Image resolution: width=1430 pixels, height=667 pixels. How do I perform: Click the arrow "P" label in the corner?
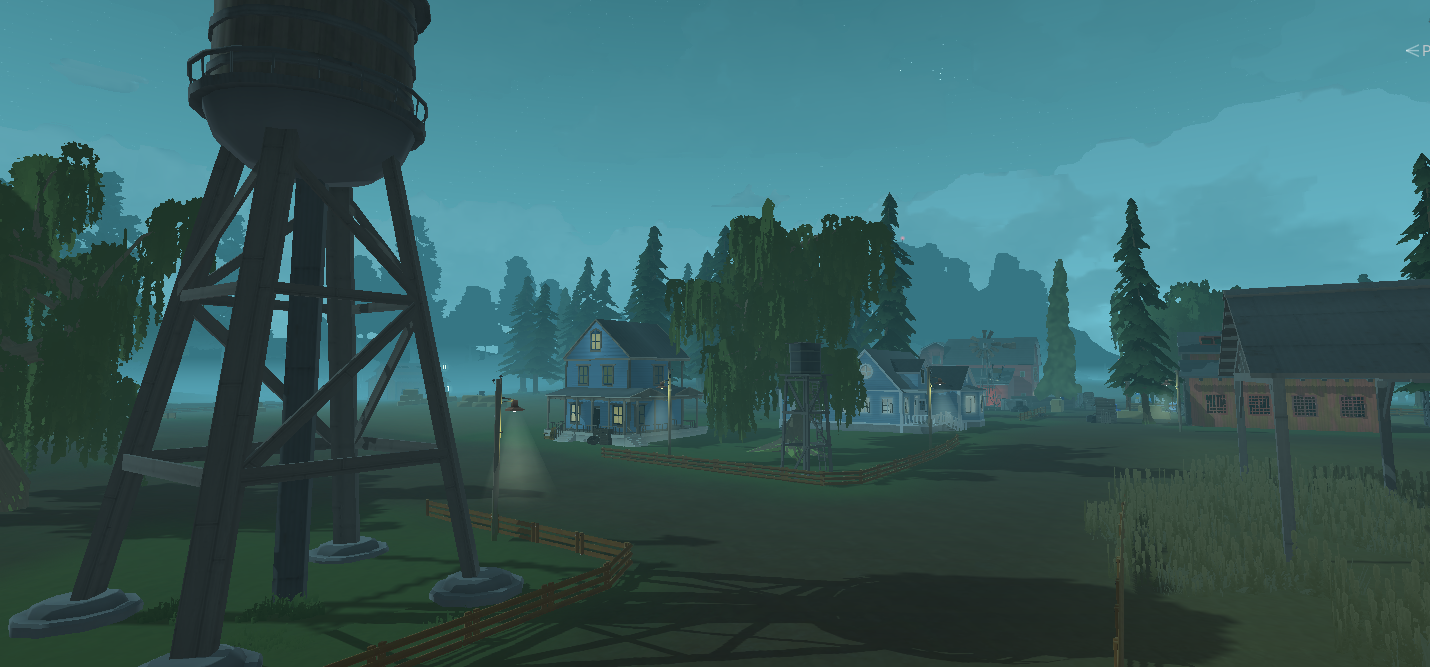point(1418,51)
